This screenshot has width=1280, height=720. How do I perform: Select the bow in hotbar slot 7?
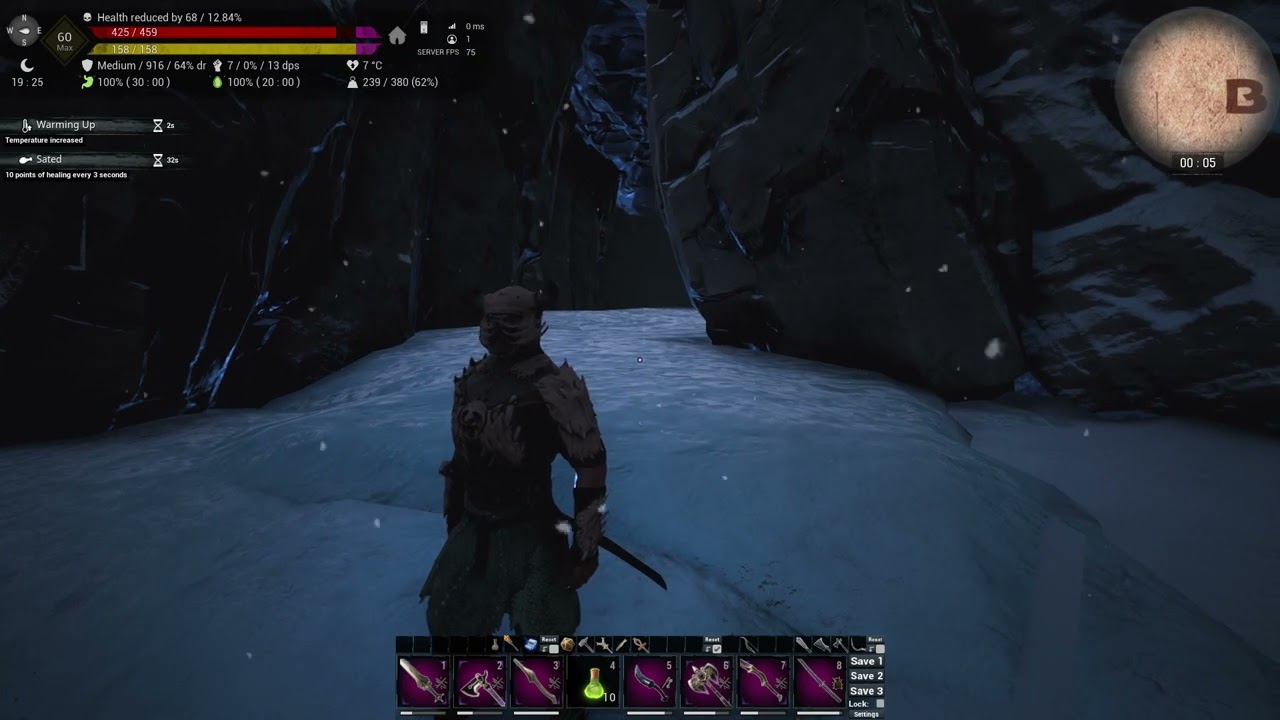pyautogui.click(x=763, y=682)
